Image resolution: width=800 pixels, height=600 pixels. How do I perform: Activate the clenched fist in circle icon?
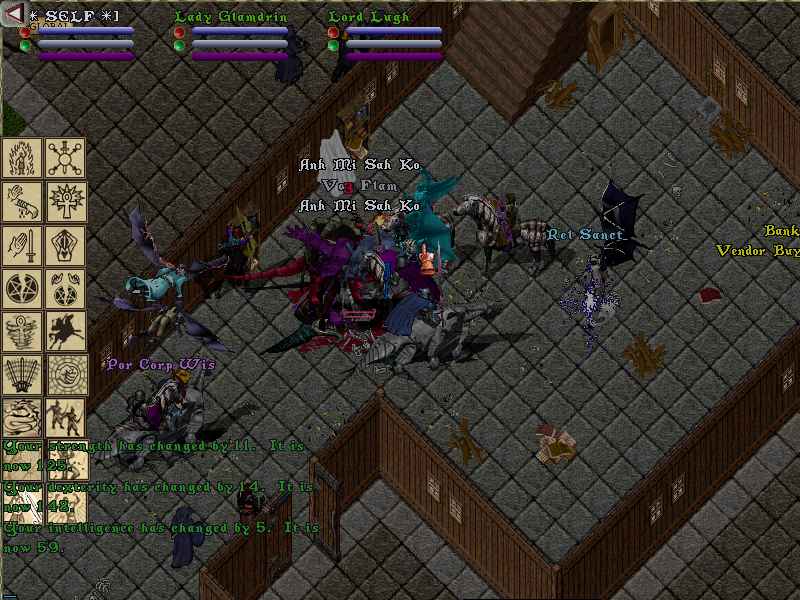[66, 375]
